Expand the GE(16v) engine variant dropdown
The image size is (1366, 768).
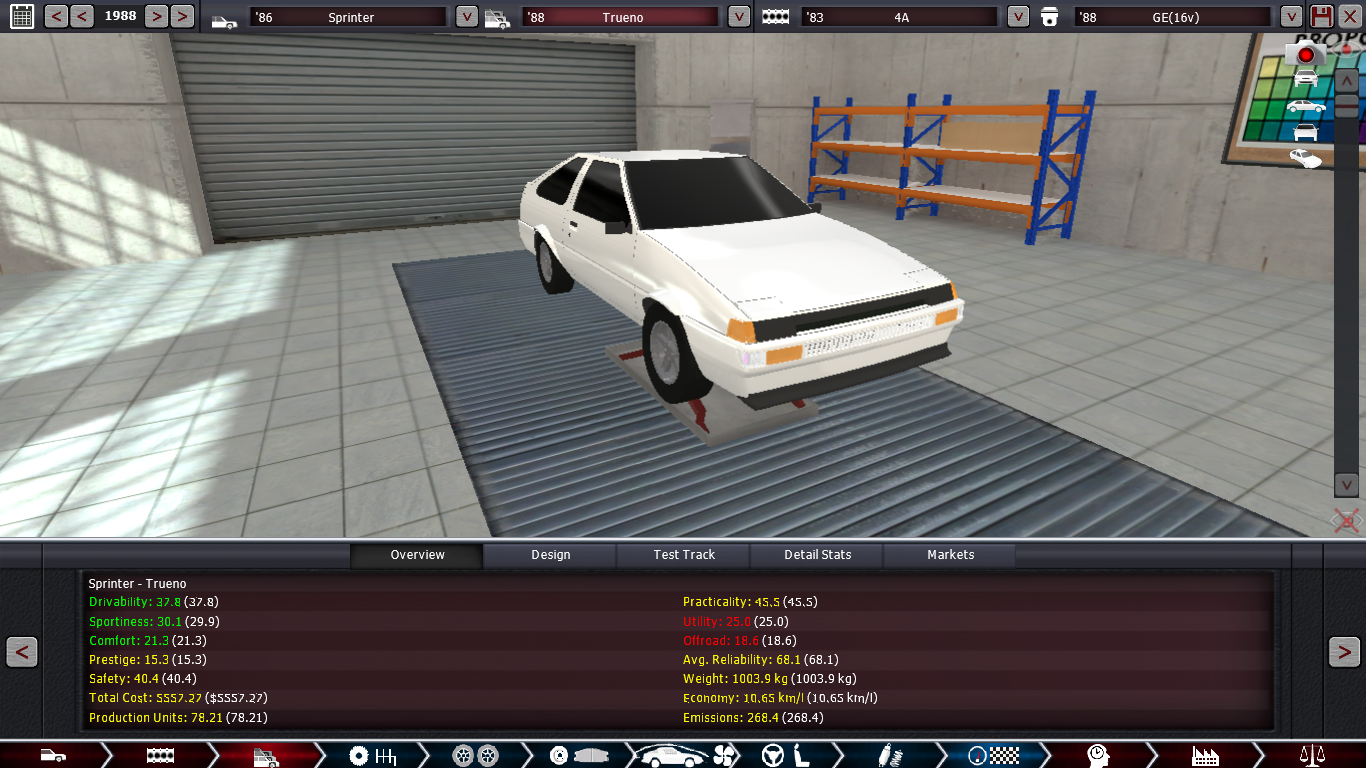[x=1291, y=17]
